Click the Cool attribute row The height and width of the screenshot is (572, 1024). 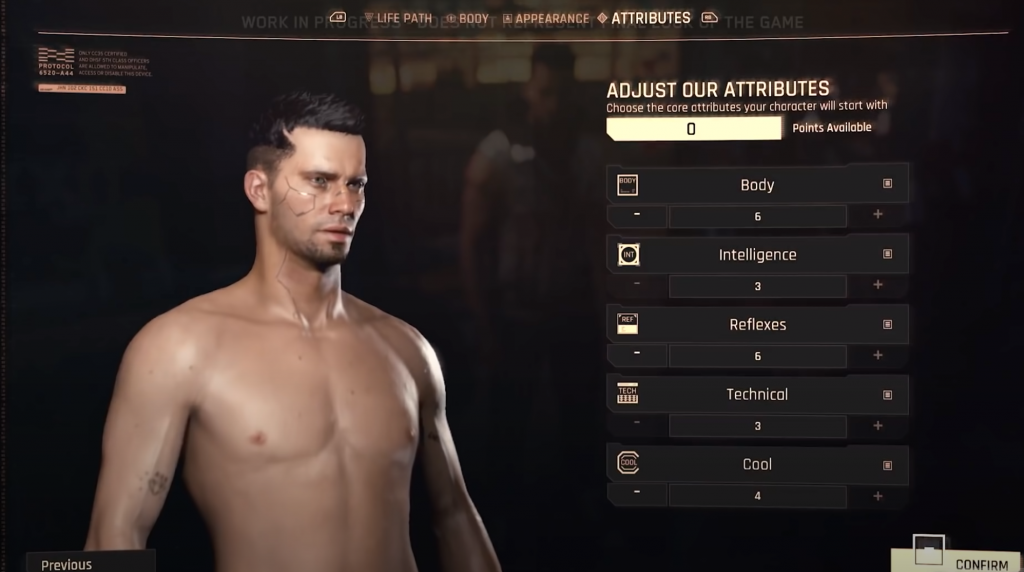point(757,464)
